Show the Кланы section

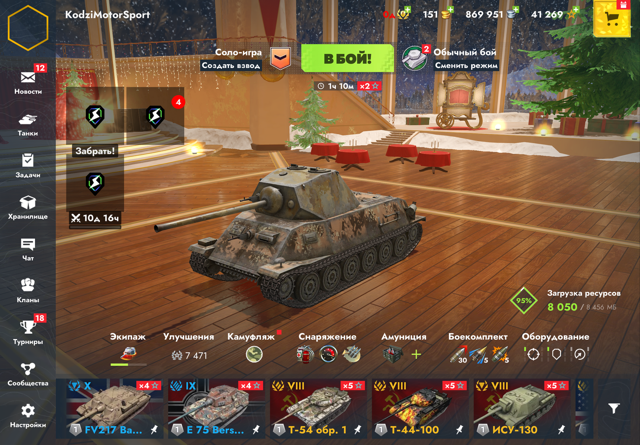(x=28, y=290)
